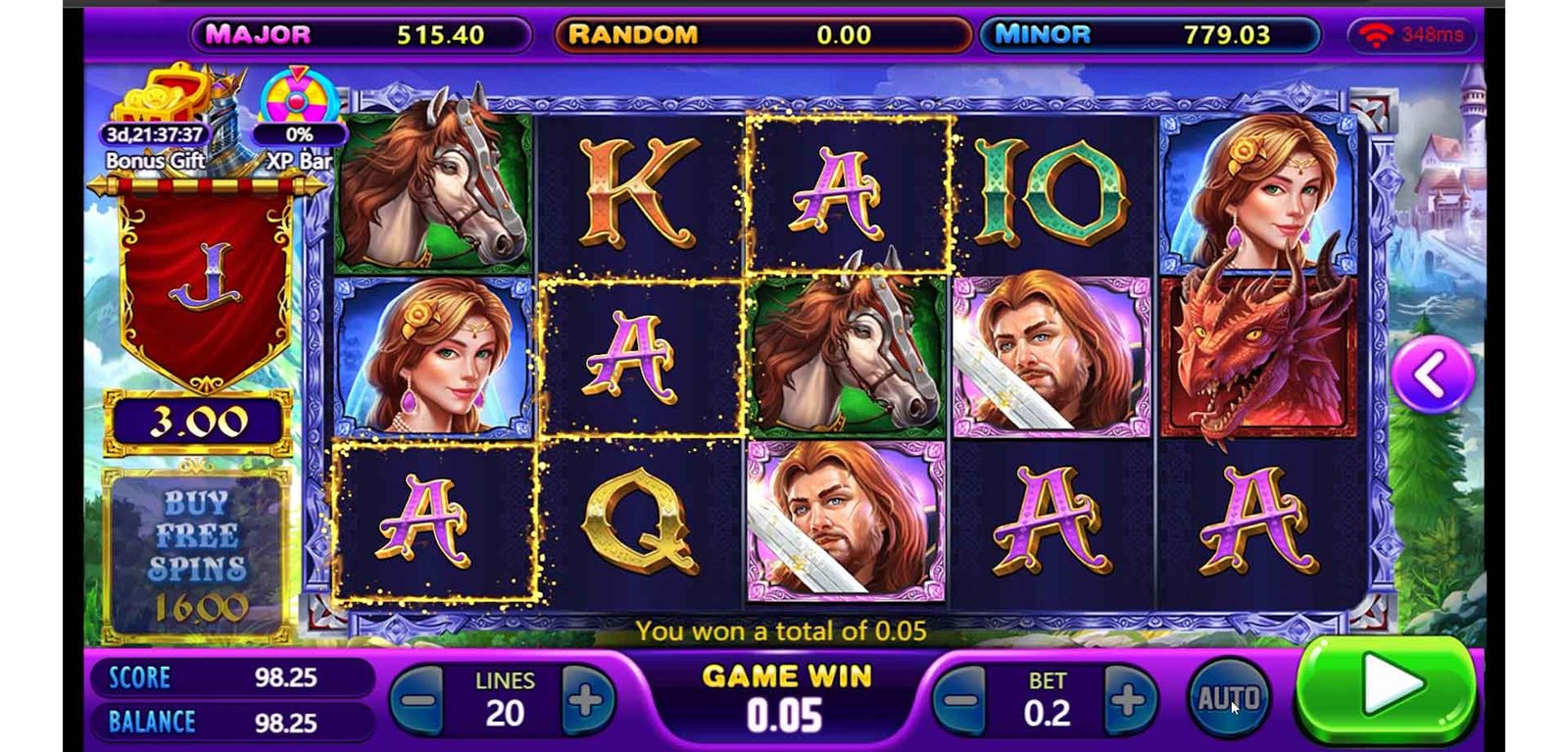Spin the reels with the green play button
Viewport: 1568px width, 752px height.
1386,688
